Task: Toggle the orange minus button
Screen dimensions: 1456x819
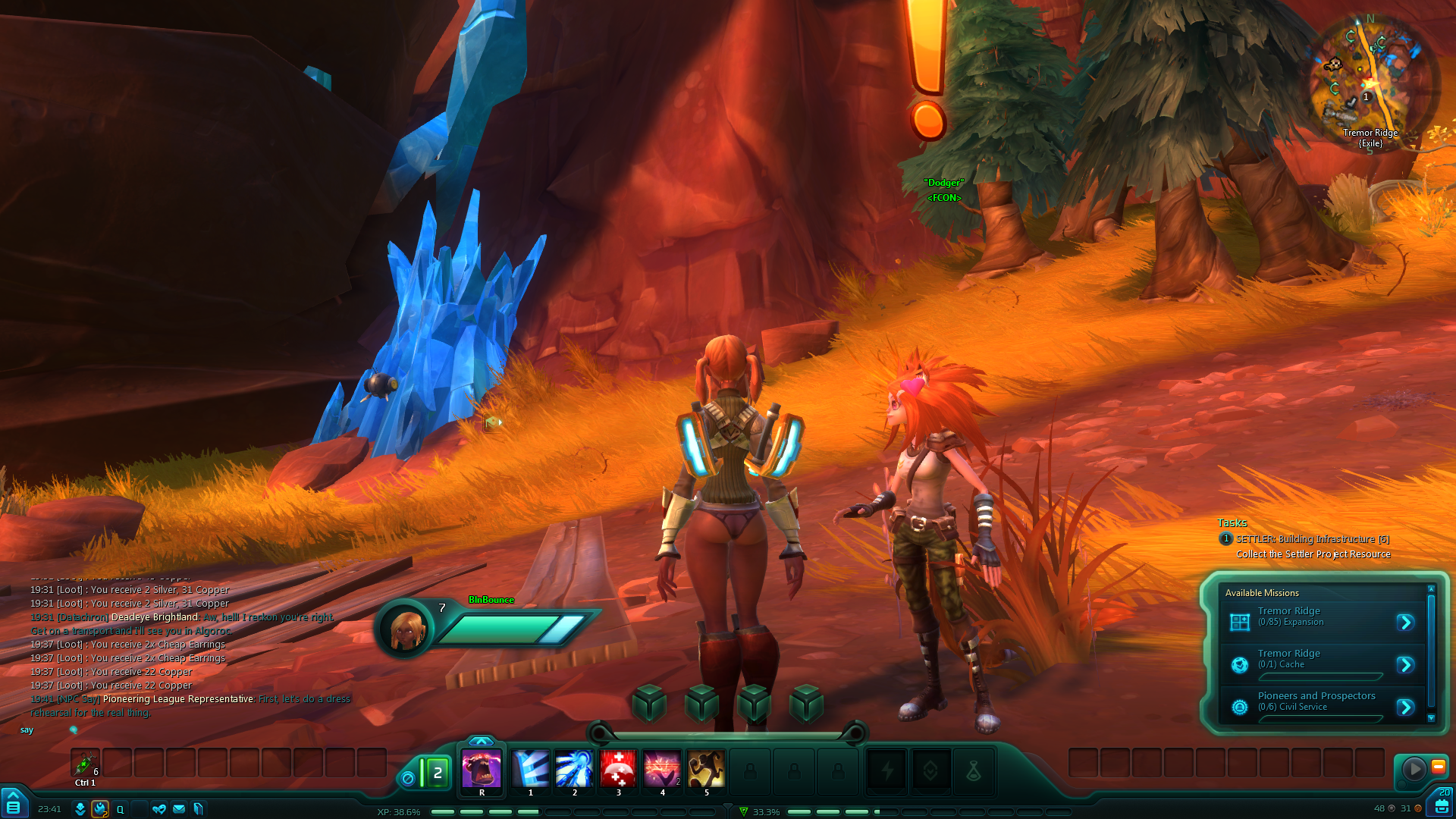Action: click(1438, 767)
